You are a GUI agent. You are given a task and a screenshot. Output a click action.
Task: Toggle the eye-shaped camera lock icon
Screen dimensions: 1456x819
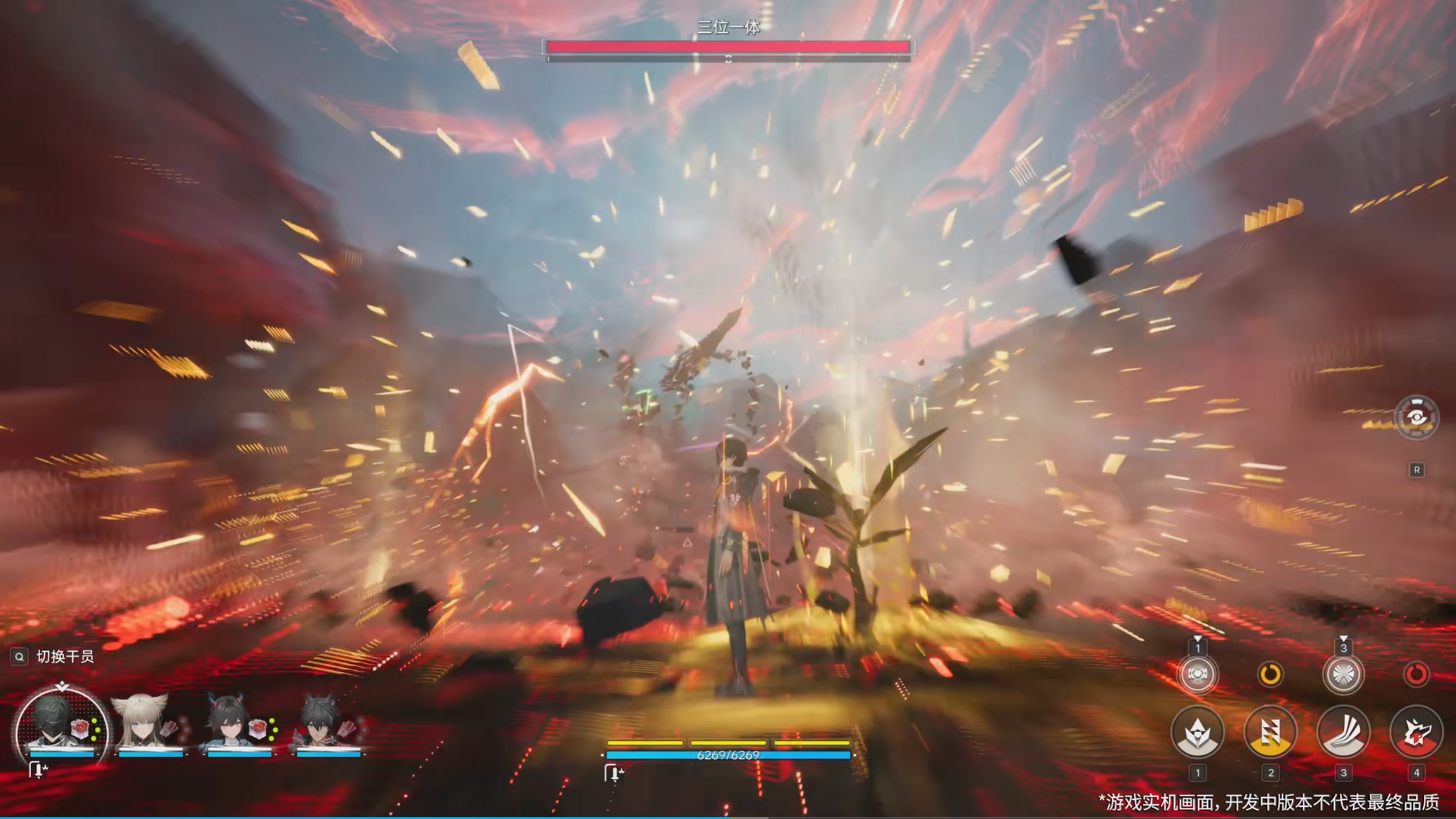tap(1416, 417)
